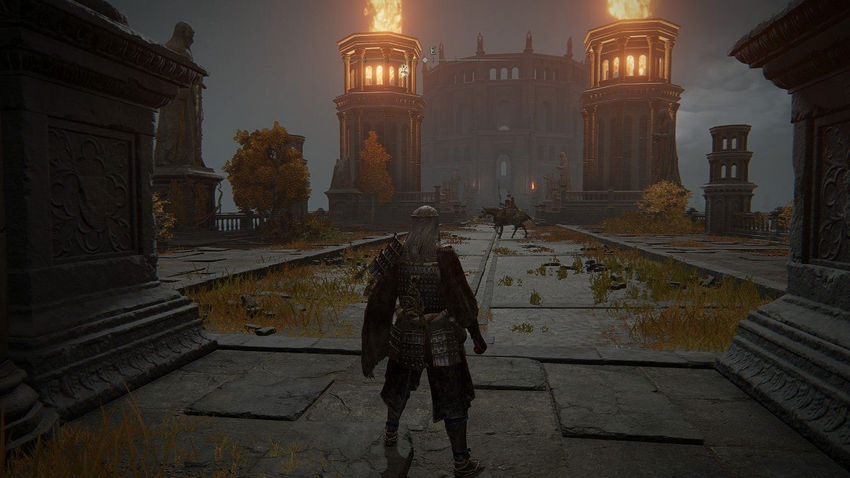The height and width of the screenshot is (478, 850).
Task: Click the glowing waypoint marker on the compass
Action: click(403, 71)
